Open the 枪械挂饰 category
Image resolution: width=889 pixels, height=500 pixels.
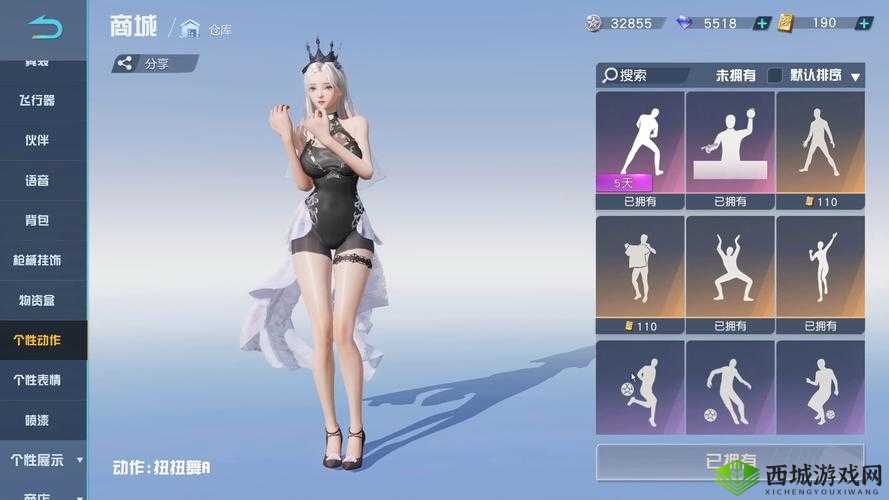point(37,260)
